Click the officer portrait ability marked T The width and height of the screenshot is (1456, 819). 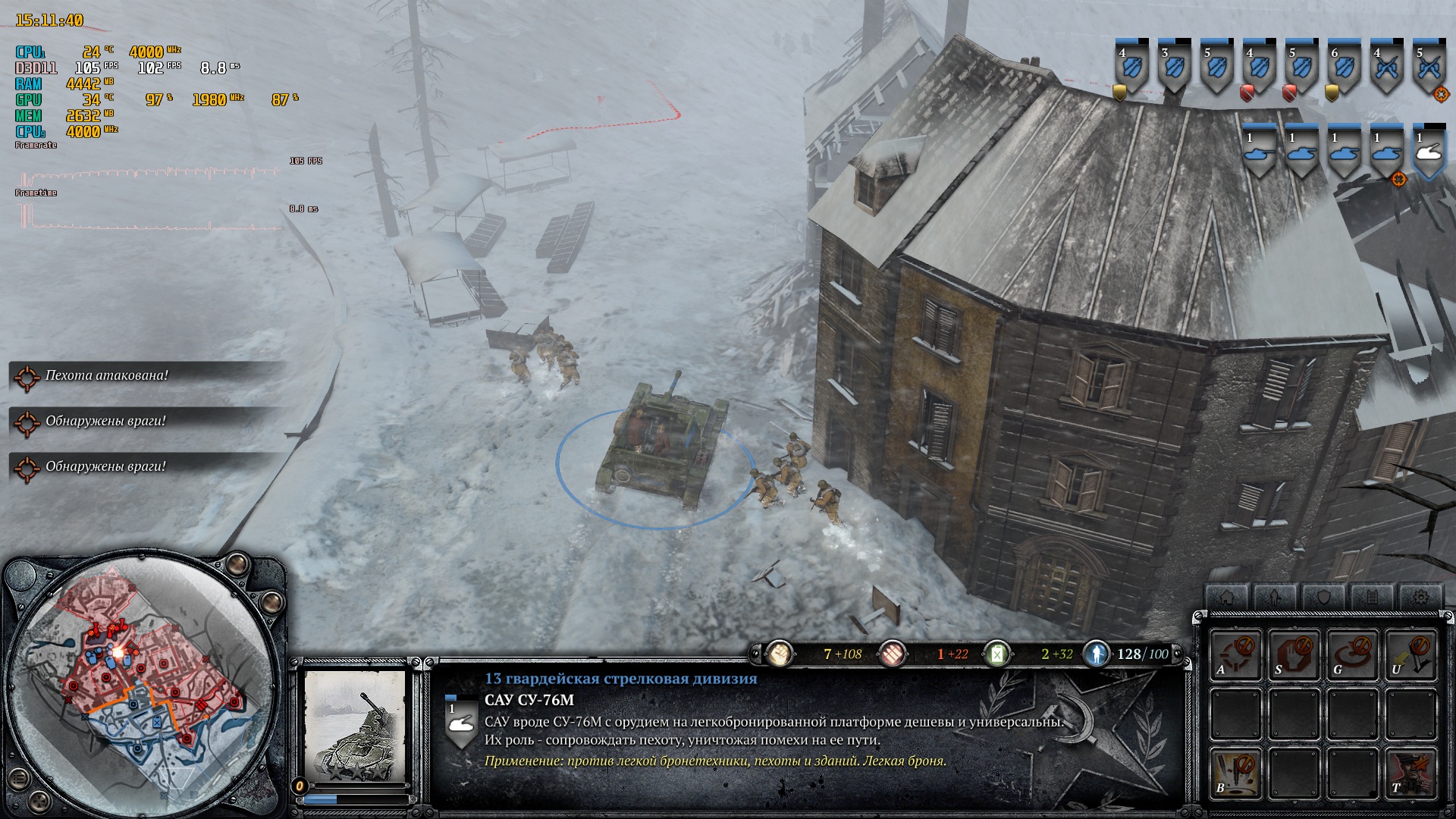click(1410, 773)
